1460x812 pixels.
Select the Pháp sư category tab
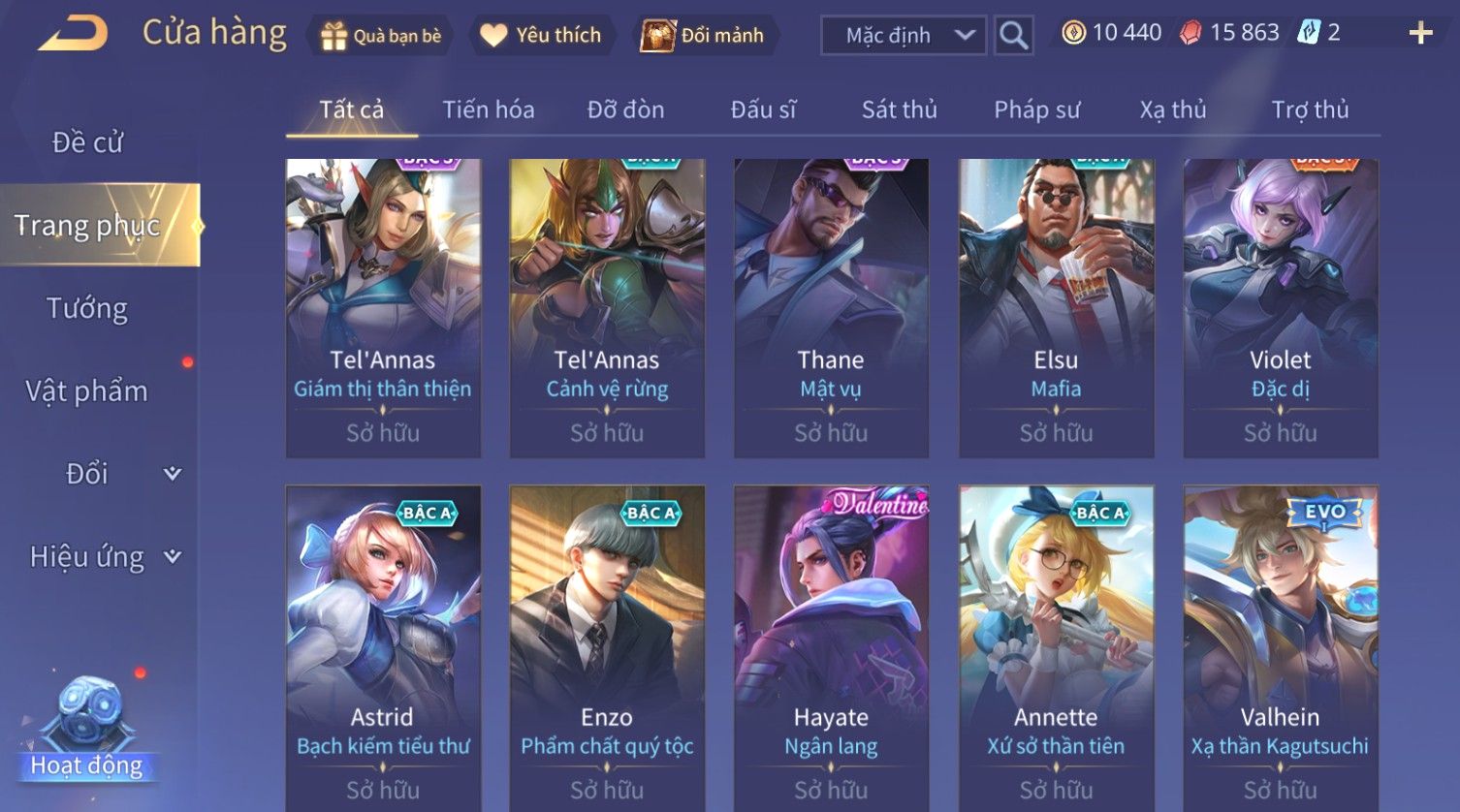(1036, 109)
